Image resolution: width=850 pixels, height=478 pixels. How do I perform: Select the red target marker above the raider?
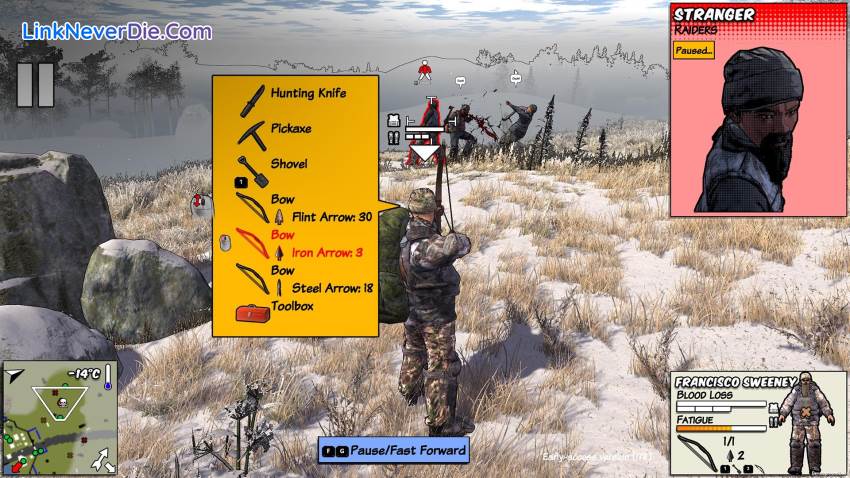(x=425, y=71)
